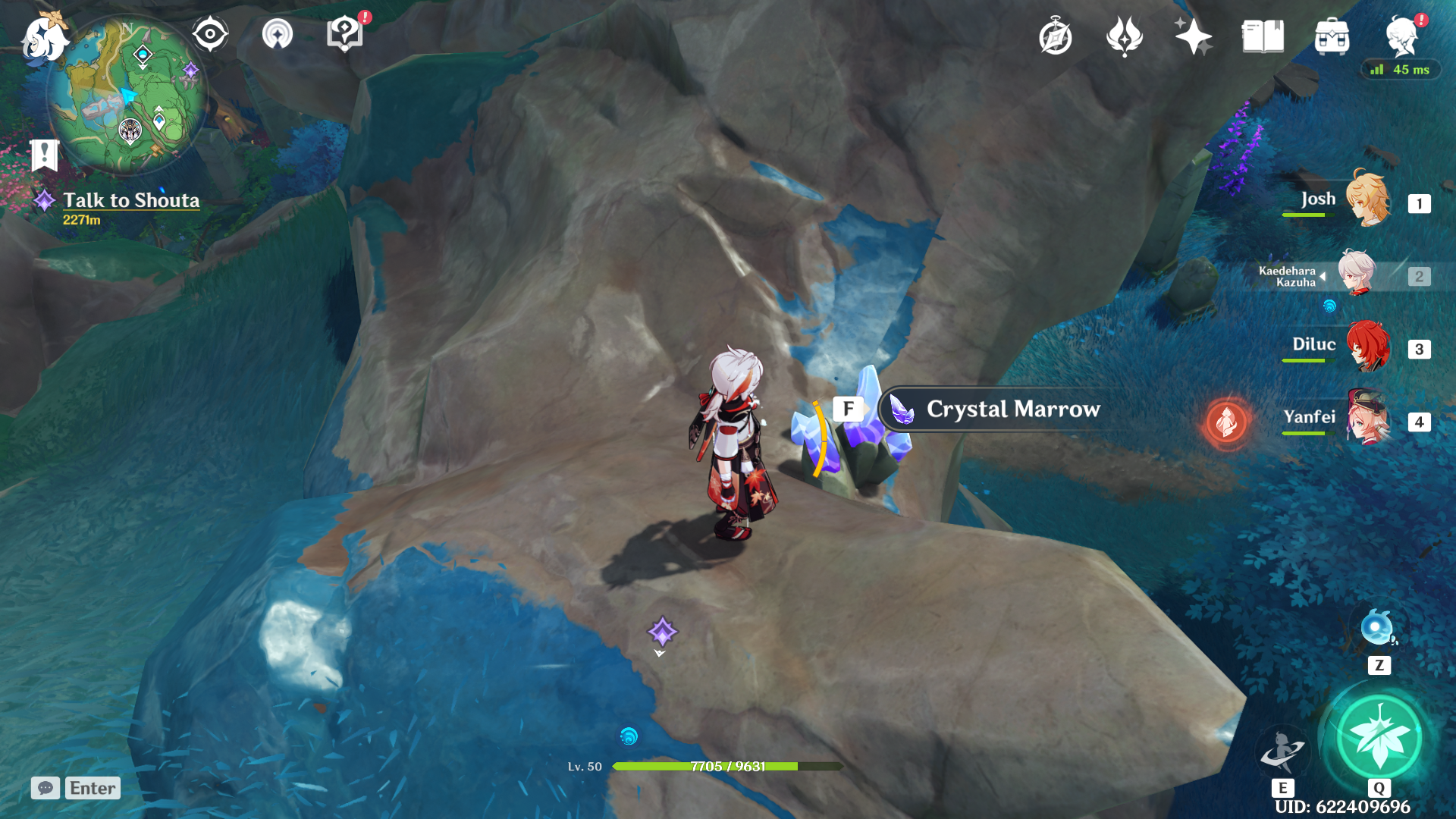Click the chat bubble icon near Enter
The height and width of the screenshot is (819, 1456).
45,789
